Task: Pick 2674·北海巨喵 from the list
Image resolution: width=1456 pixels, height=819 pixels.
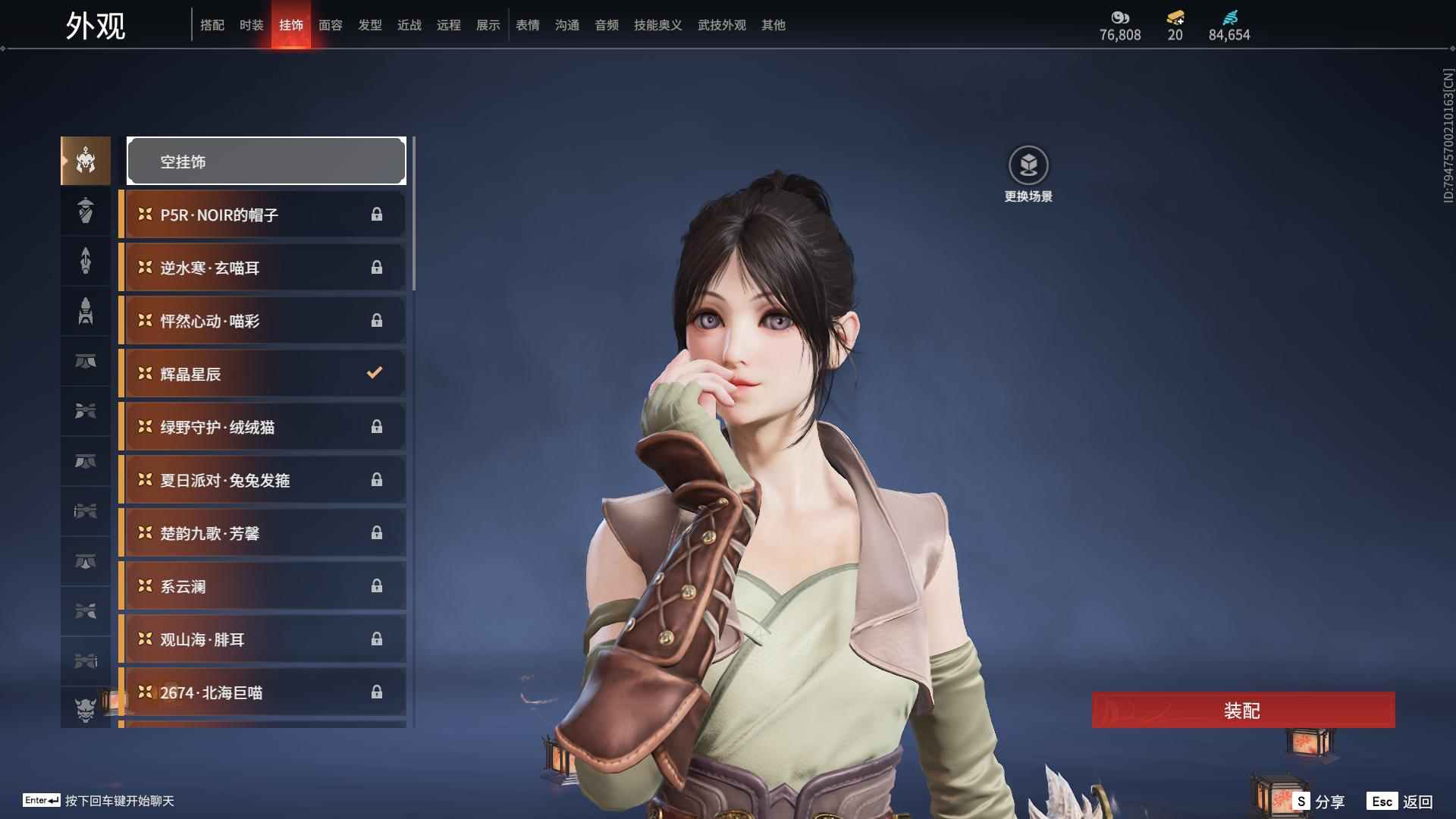Action: click(263, 692)
